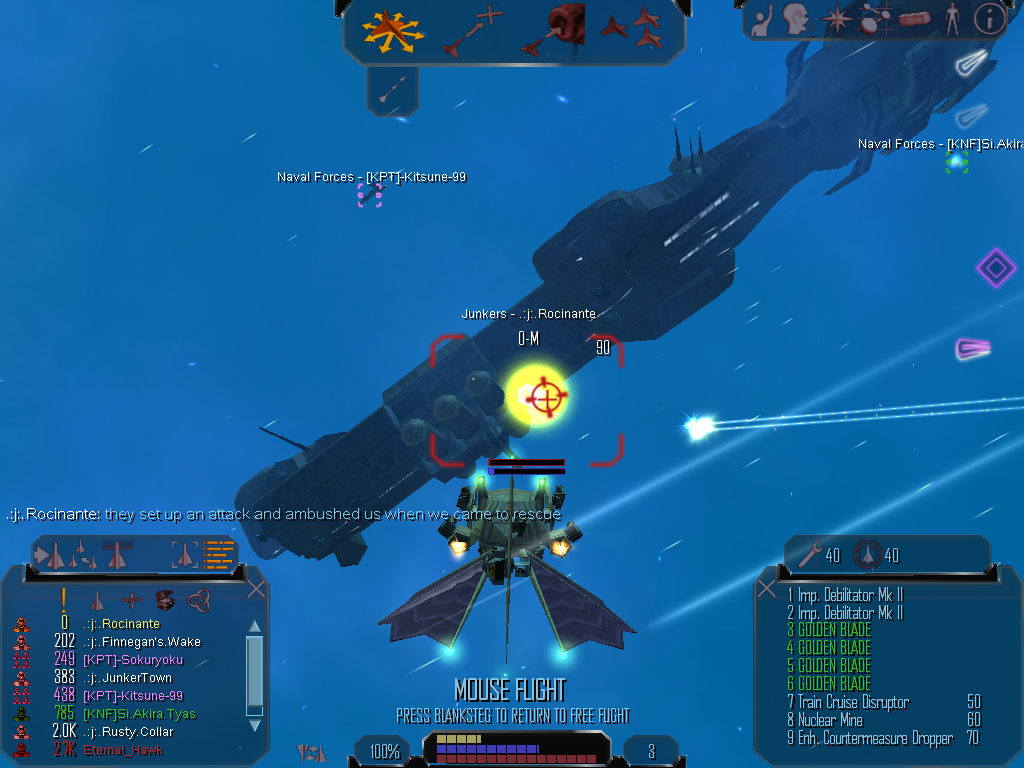The width and height of the screenshot is (1024, 768).
Task: Close the weapons list panel
Action: (767, 588)
